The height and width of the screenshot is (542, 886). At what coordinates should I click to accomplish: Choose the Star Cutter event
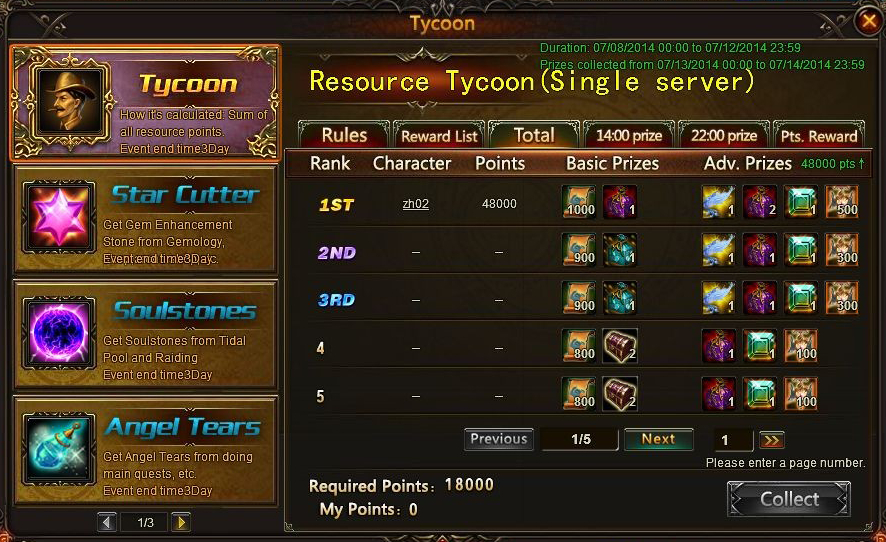pos(144,219)
